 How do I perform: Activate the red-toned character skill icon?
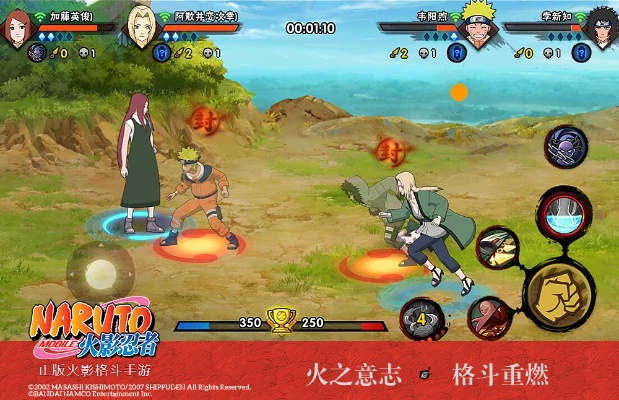pos(488,318)
